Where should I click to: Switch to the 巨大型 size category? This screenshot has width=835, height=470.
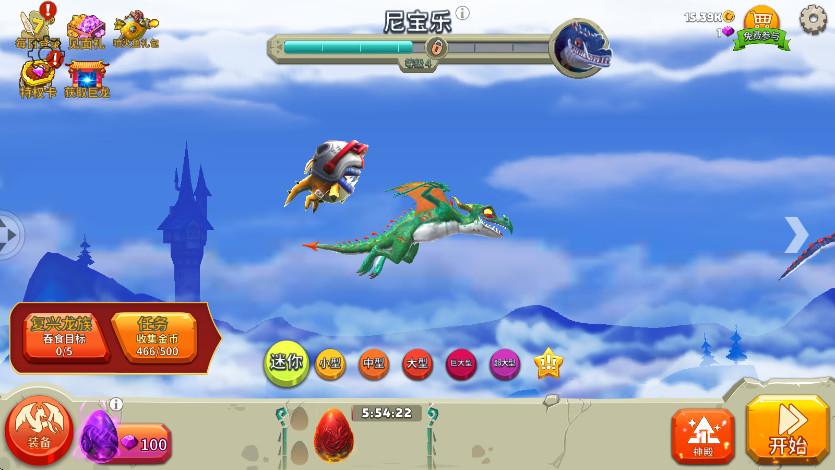pos(461,364)
